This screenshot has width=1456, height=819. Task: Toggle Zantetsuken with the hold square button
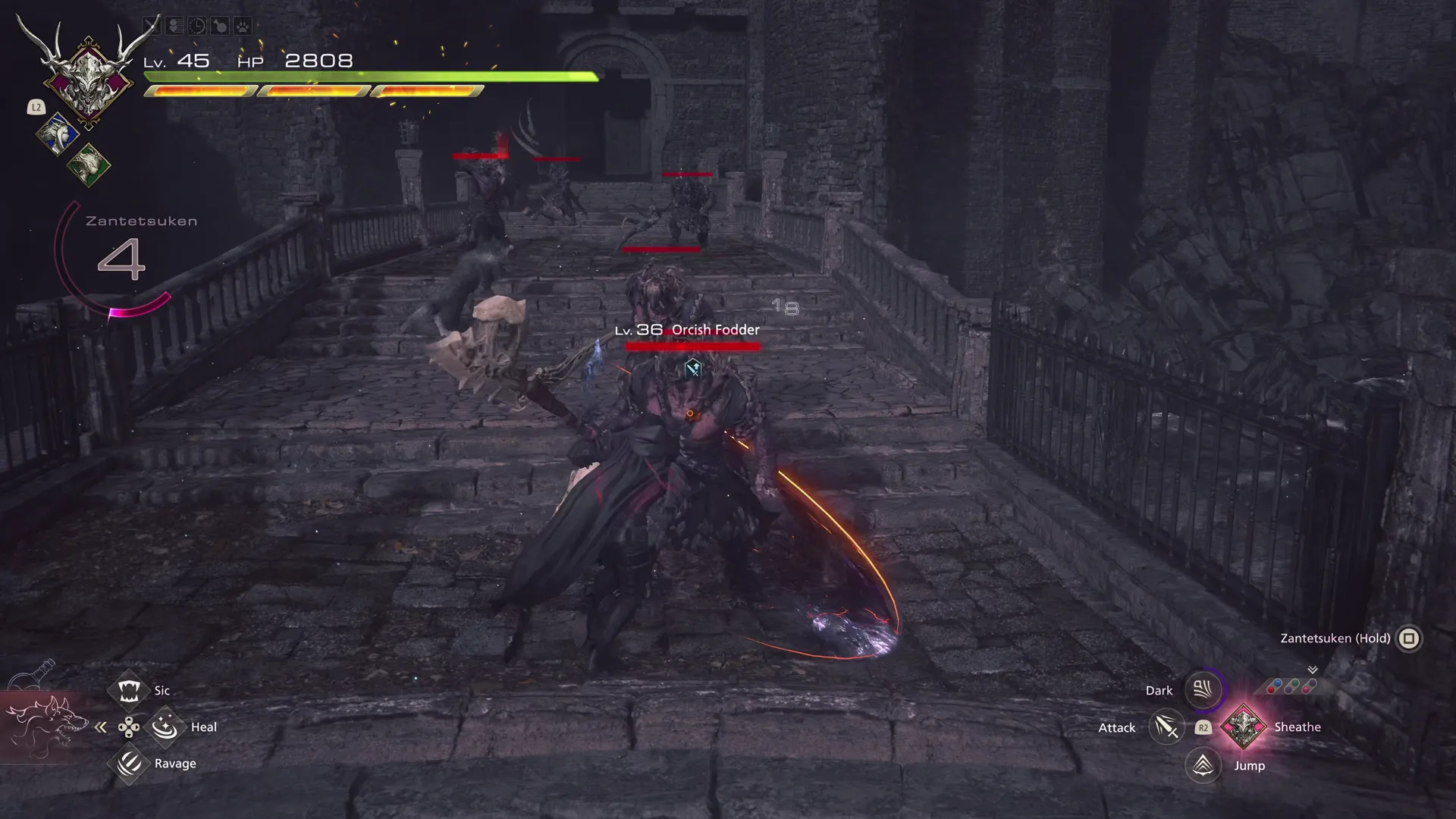click(1409, 639)
